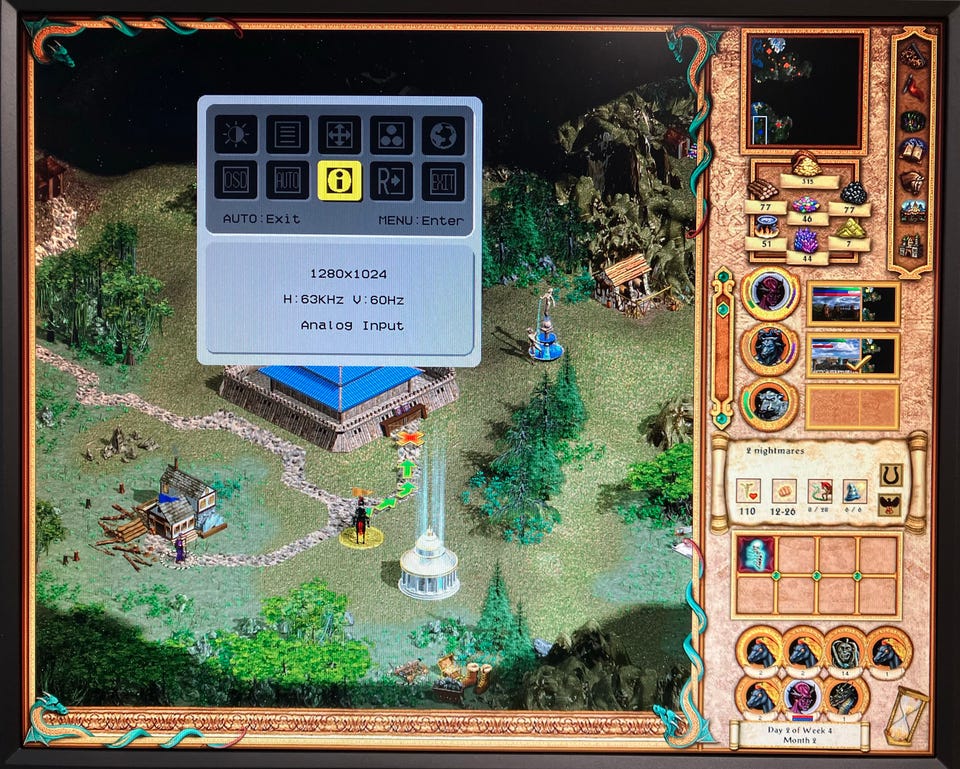This screenshot has height=769, width=960.
Task: Select the yellow information icon in monitor OSD
Action: (339, 180)
